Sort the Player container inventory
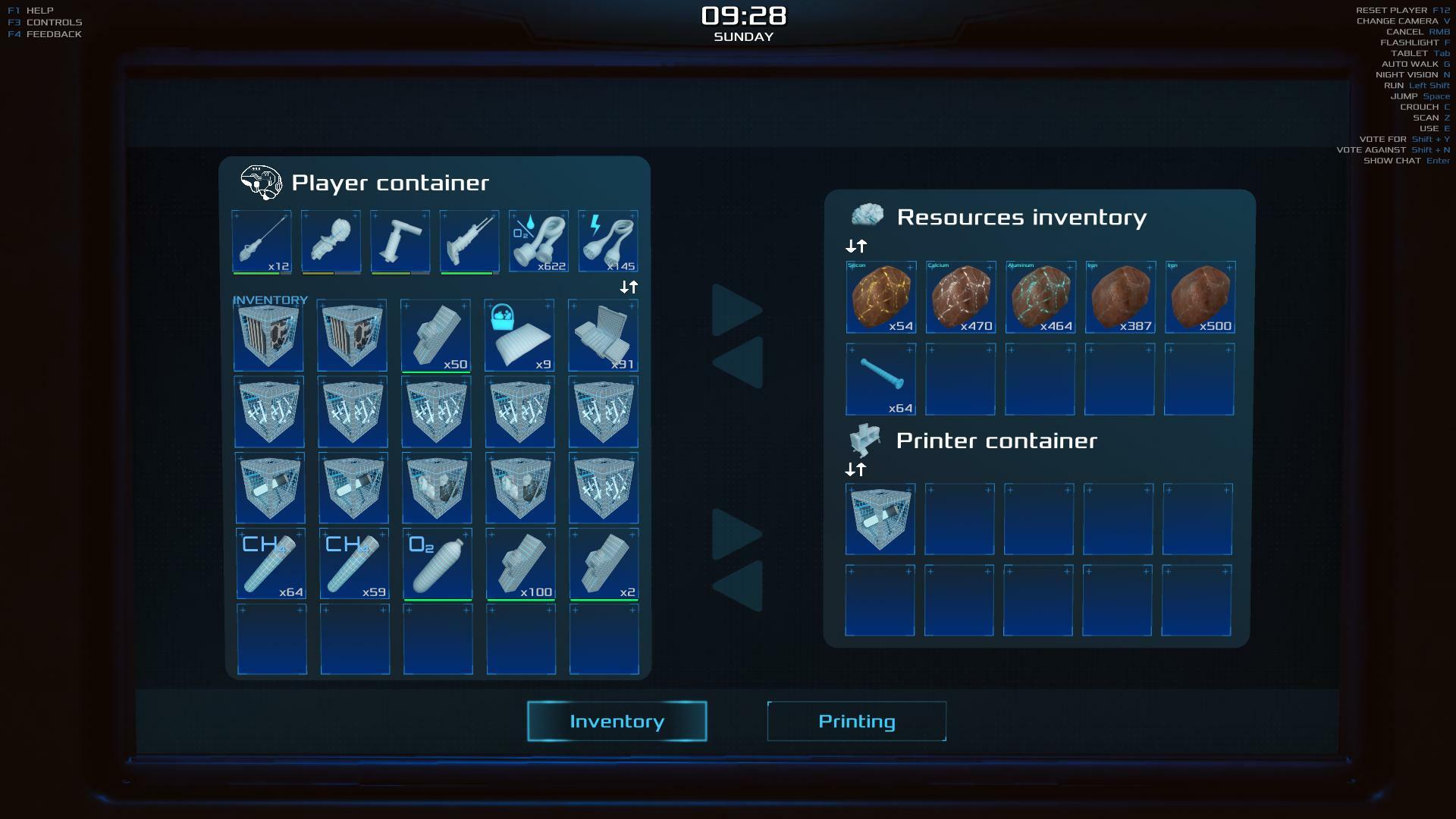 click(x=629, y=287)
